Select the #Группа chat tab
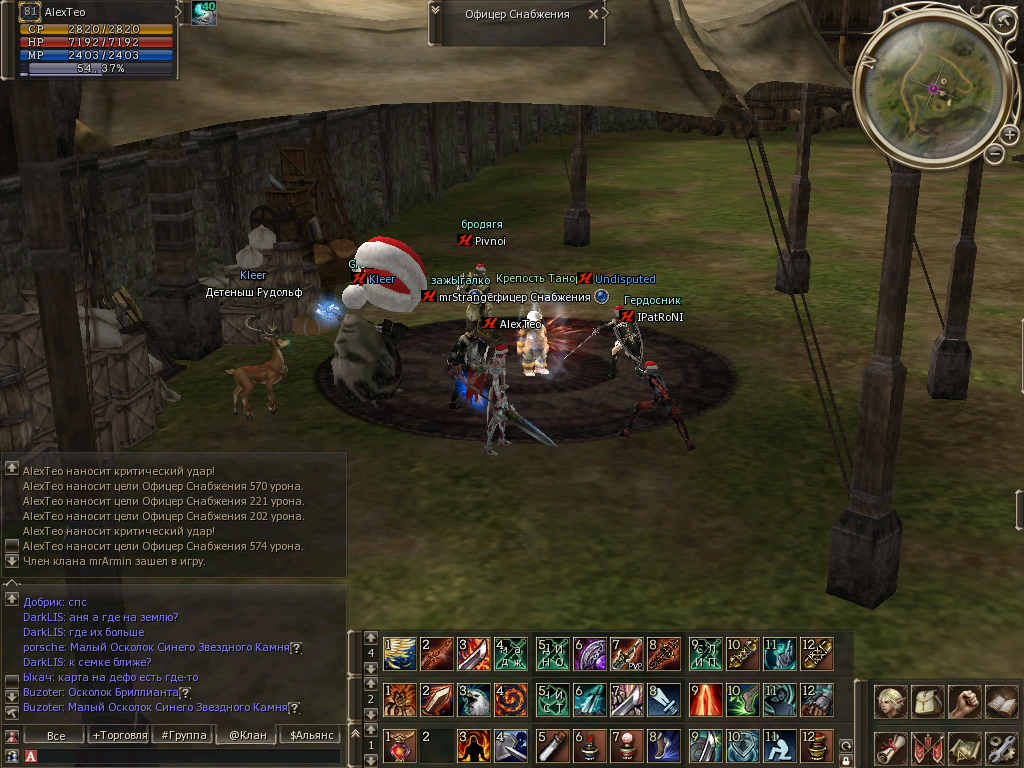 tap(182, 736)
